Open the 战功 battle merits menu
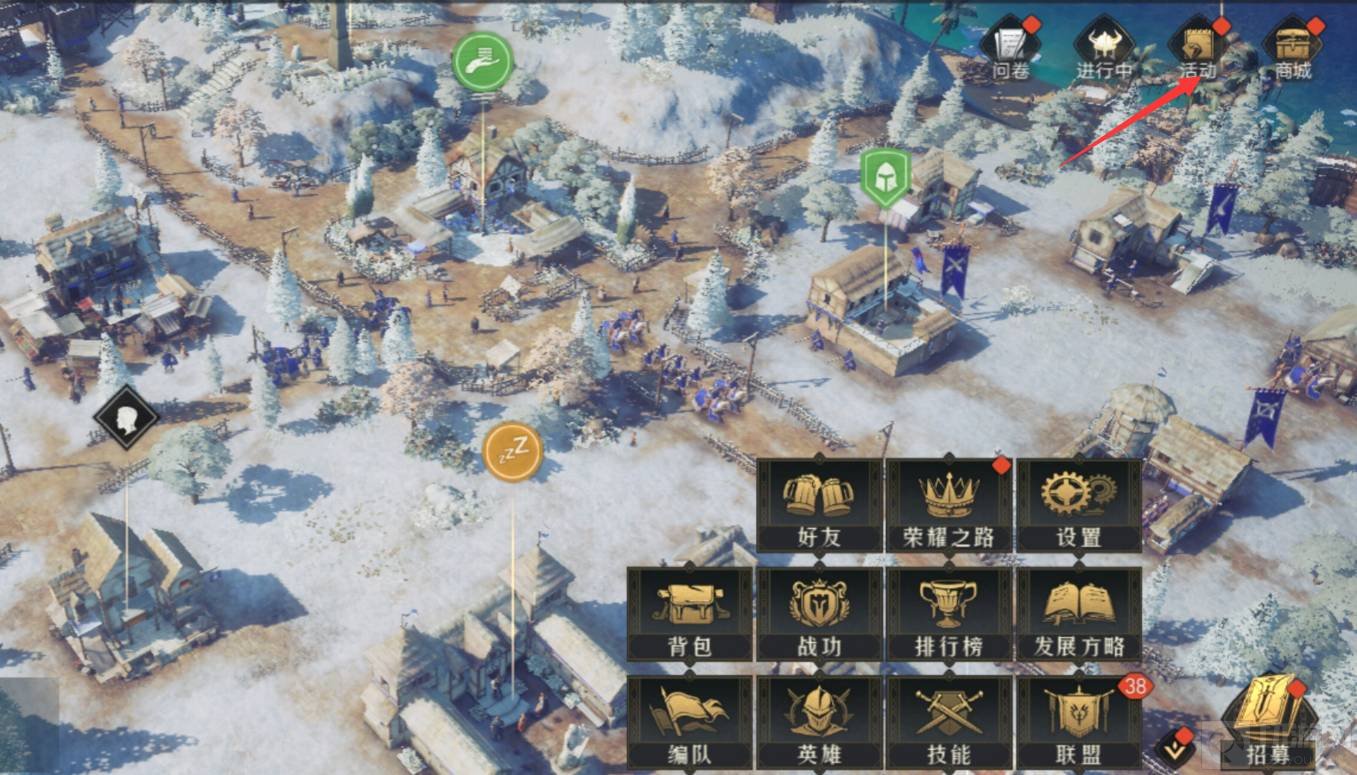Screen dimensions: 1357x775 point(819,613)
